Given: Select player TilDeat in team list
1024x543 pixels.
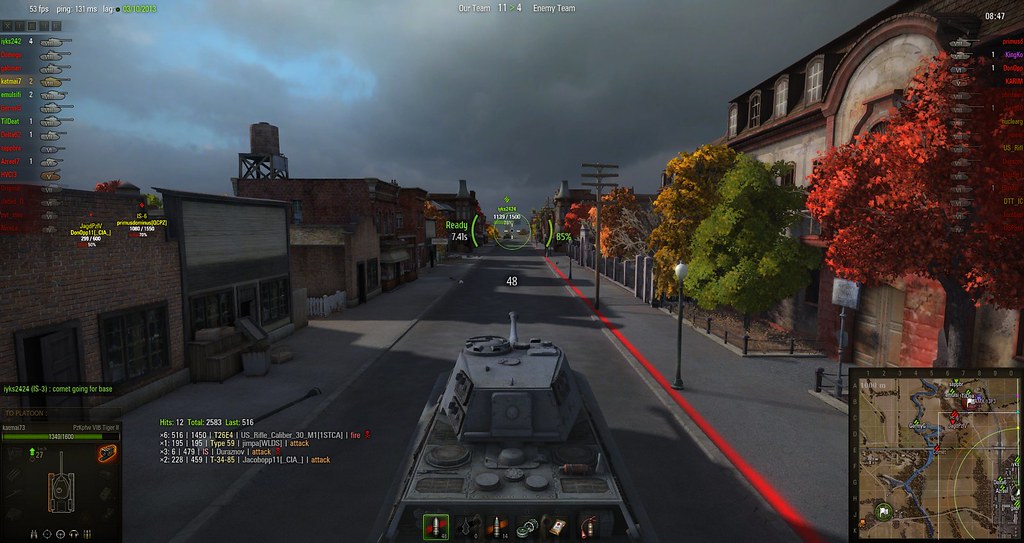Looking at the screenshot, I should pos(12,120).
